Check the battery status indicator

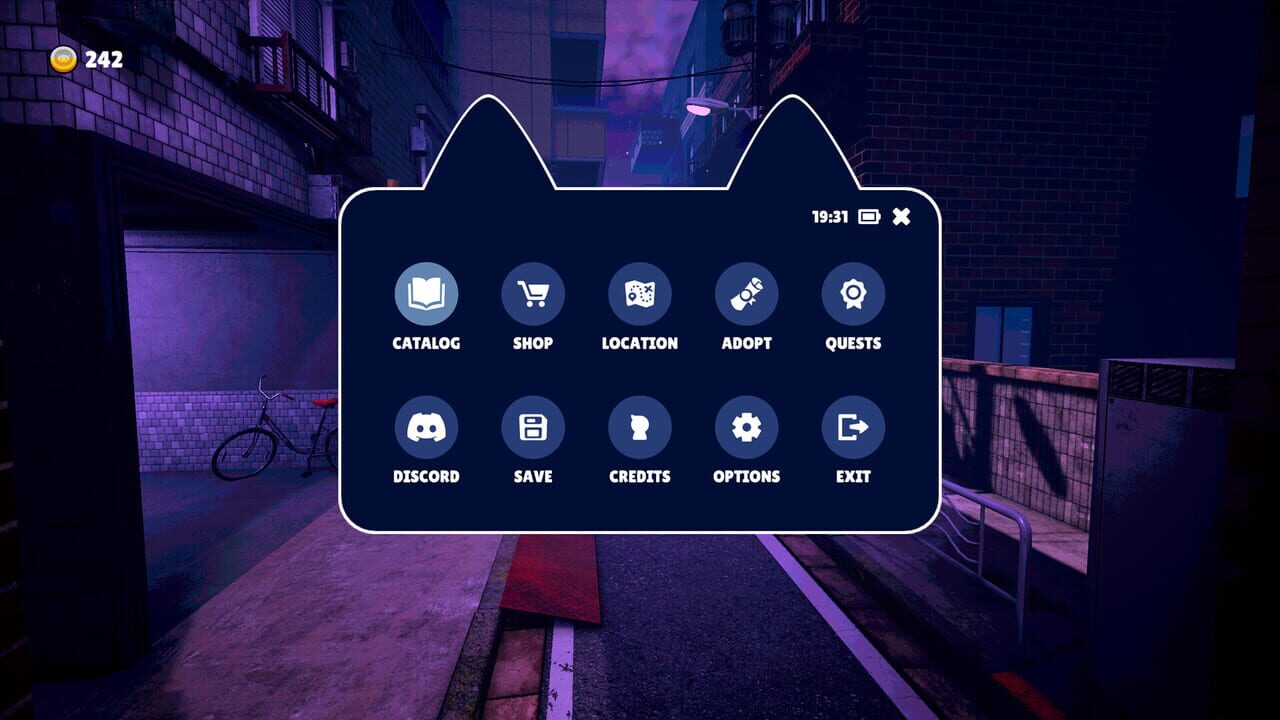coord(868,215)
